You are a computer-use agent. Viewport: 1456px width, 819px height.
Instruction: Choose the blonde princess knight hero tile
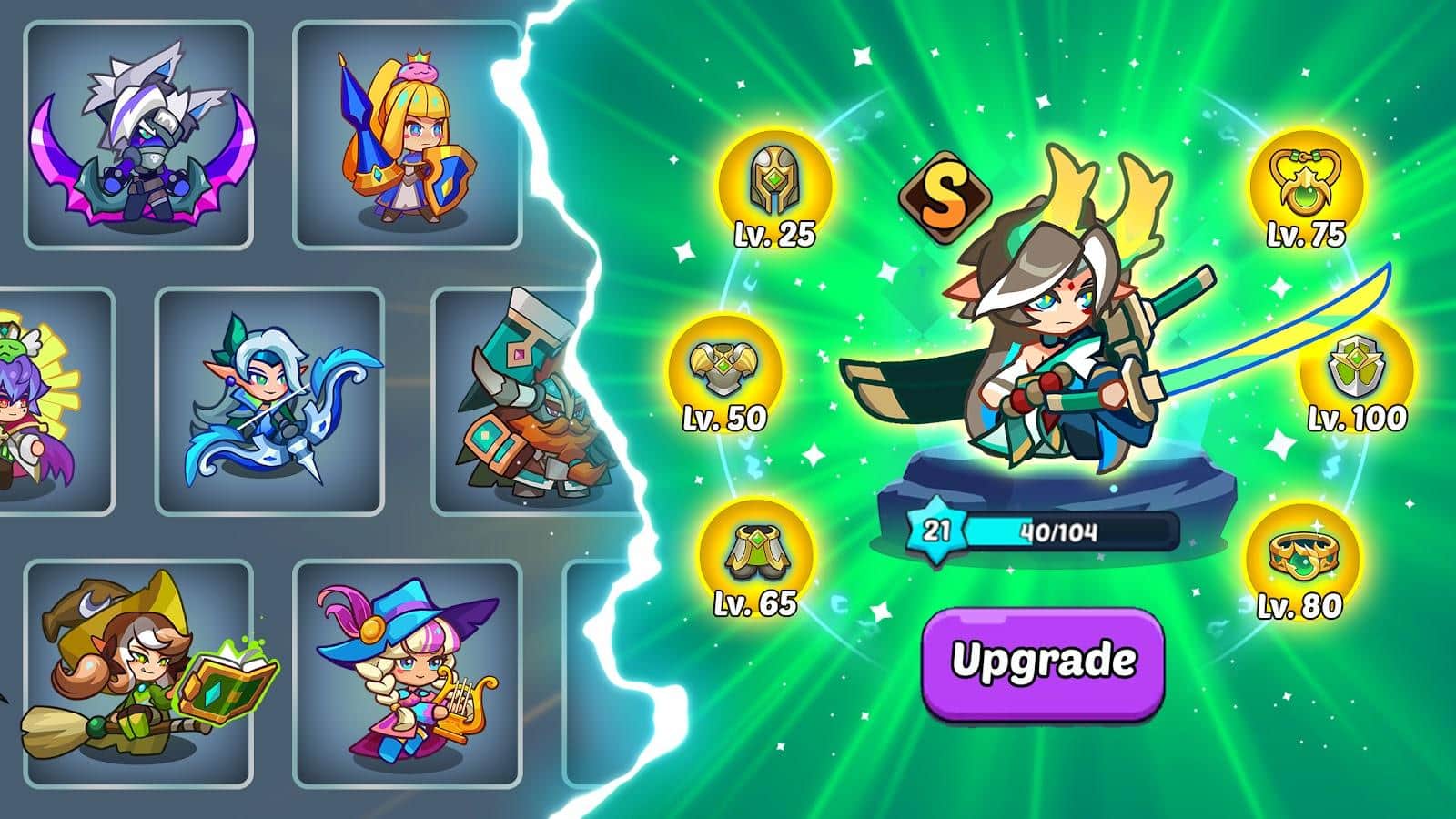tap(407, 136)
